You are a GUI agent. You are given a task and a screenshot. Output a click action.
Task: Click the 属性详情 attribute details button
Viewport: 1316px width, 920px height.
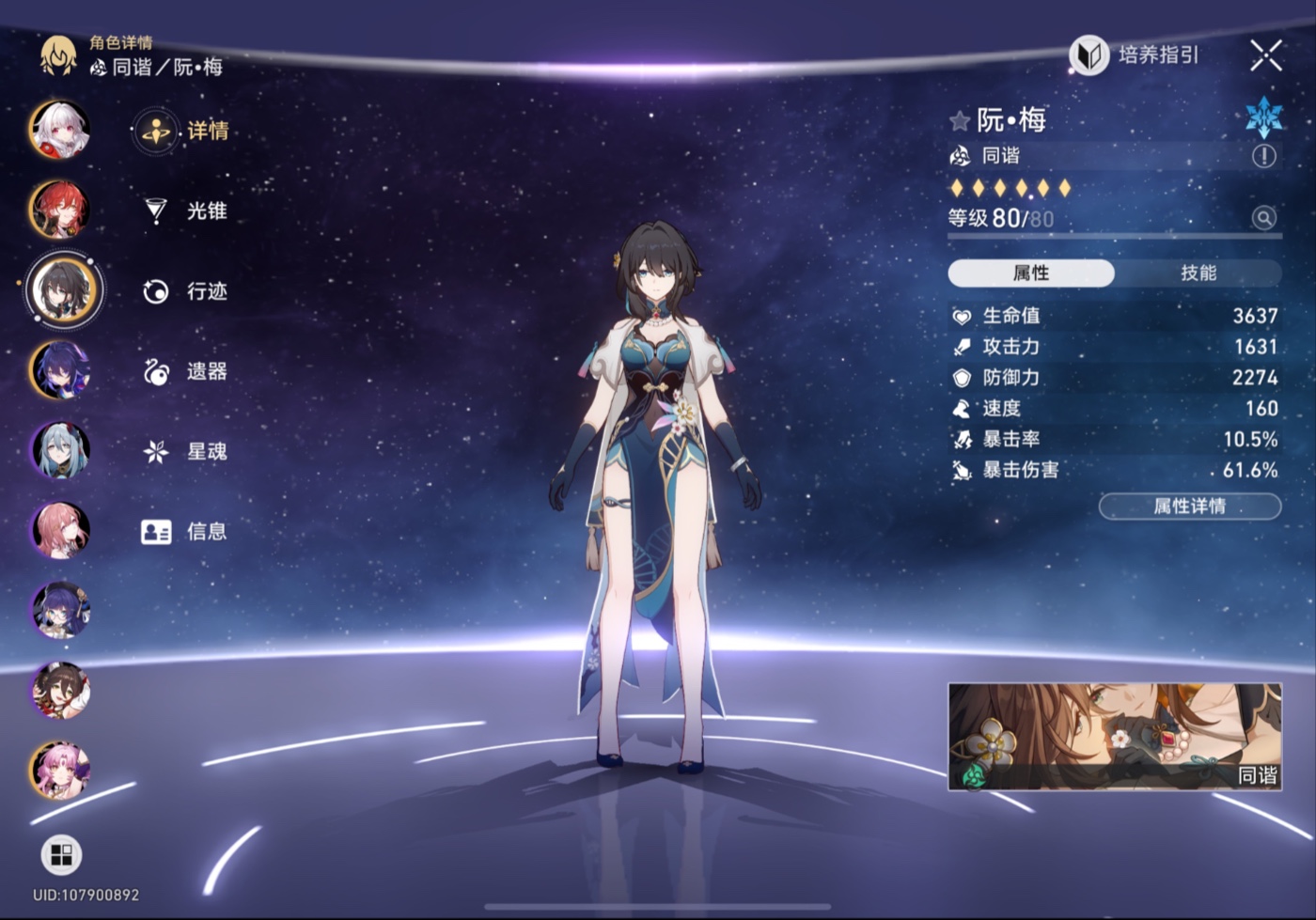coord(1189,507)
